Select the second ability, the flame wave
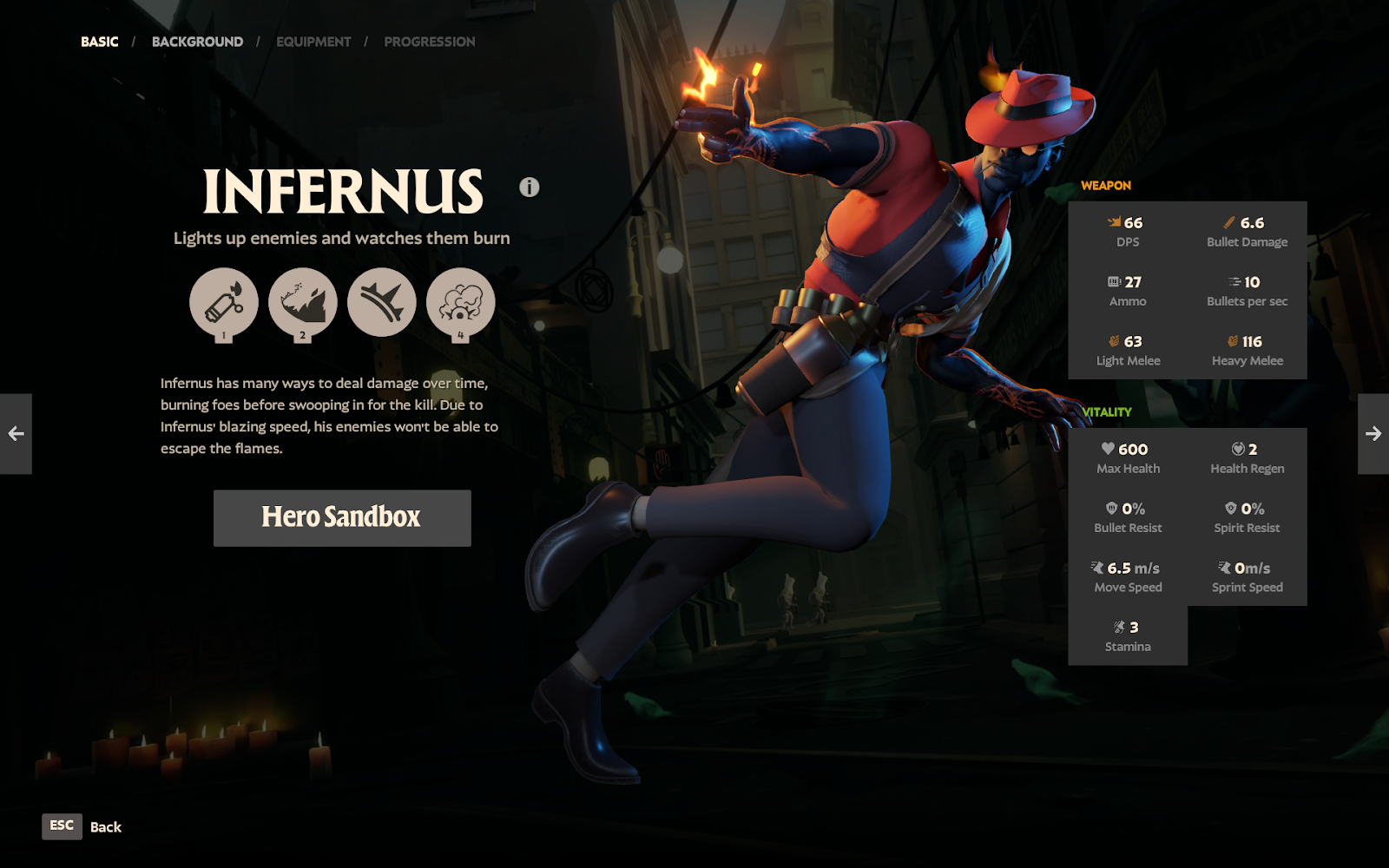Screen dimensions: 1389x868 303,303
